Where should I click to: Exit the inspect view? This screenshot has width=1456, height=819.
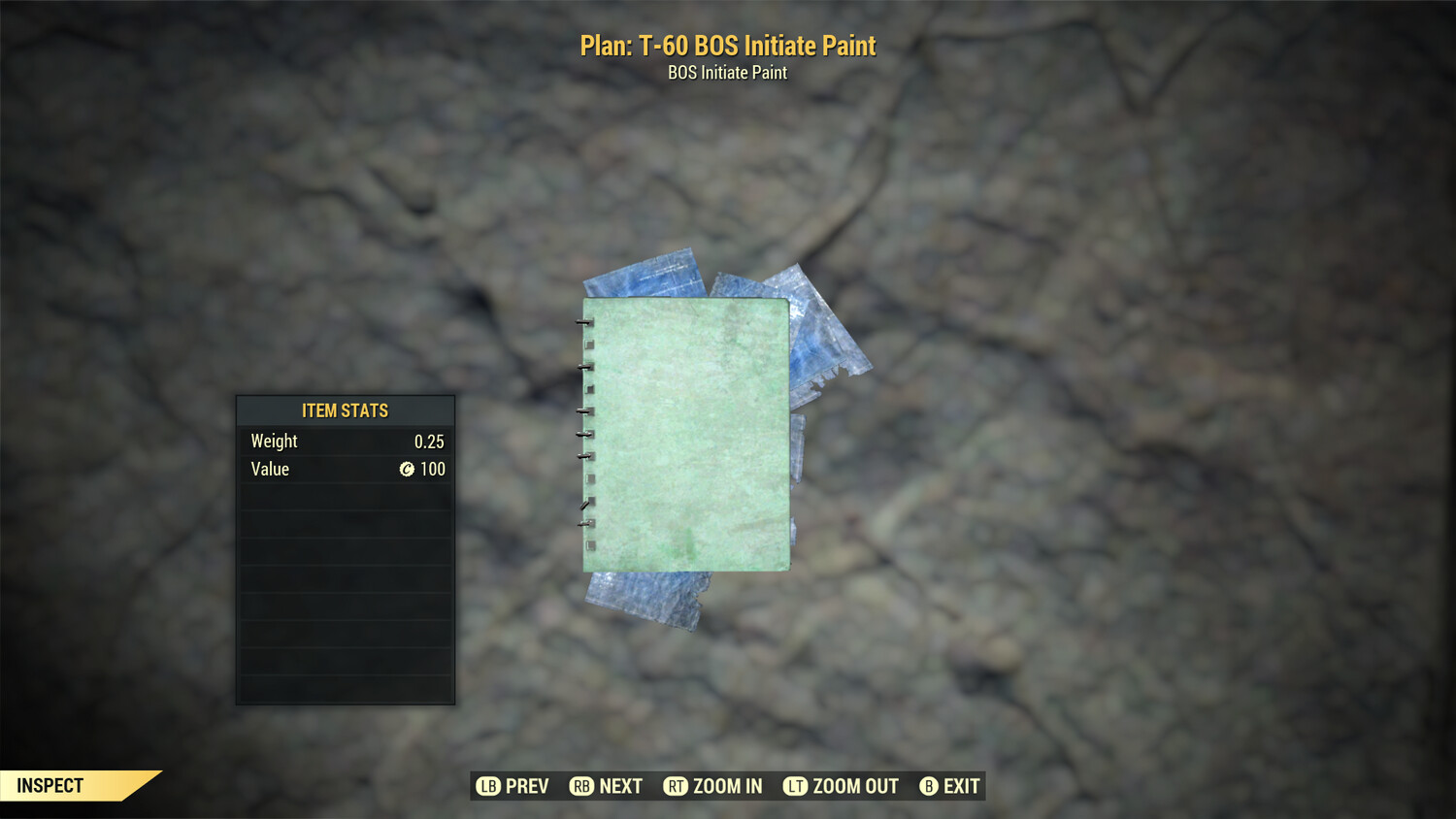[950, 786]
